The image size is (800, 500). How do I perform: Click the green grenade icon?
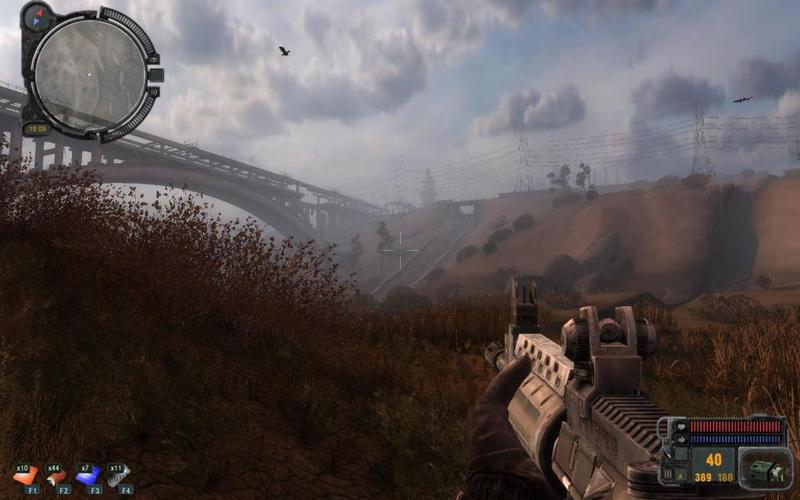point(765,470)
